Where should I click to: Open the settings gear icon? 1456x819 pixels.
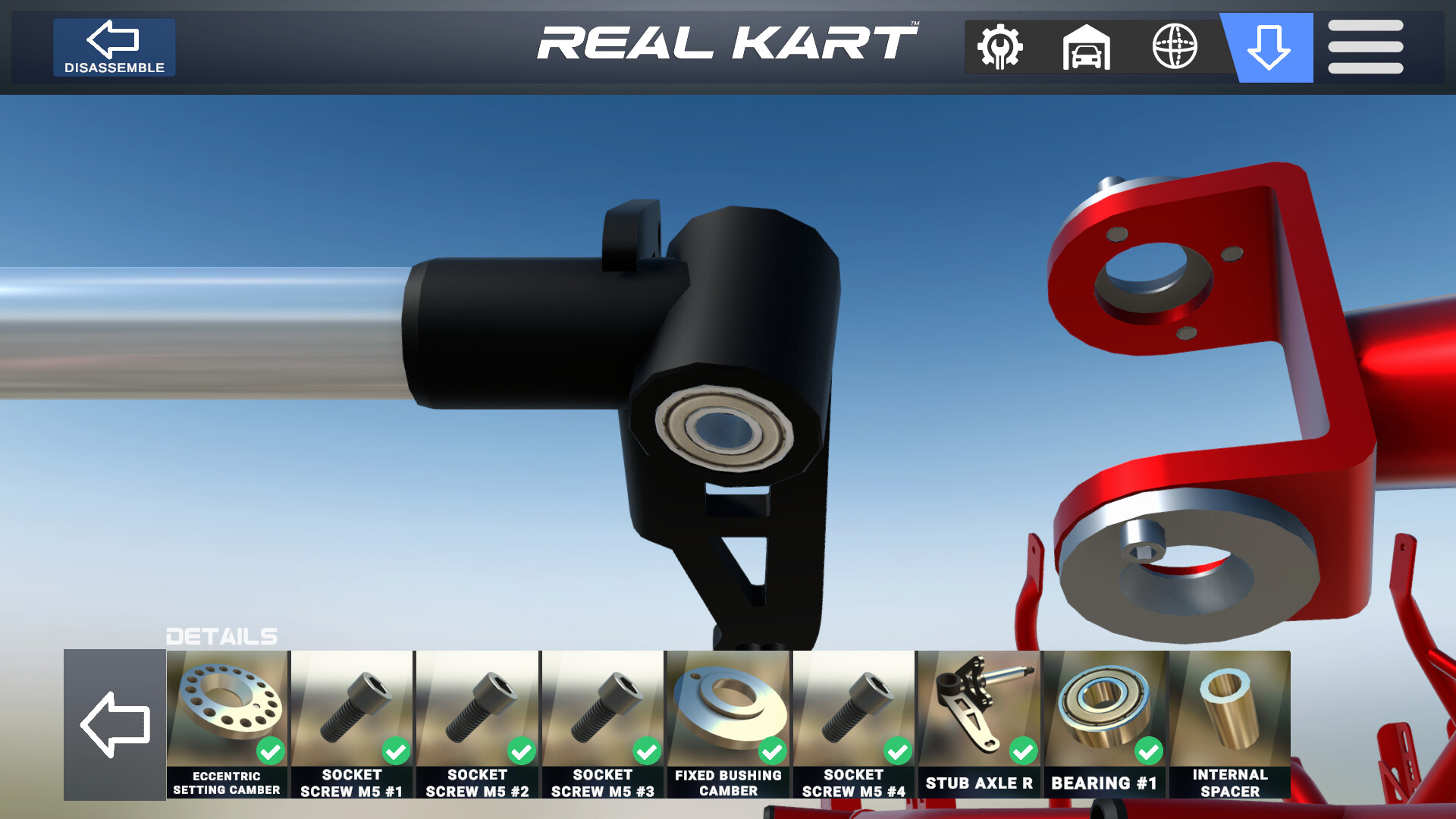(999, 47)
